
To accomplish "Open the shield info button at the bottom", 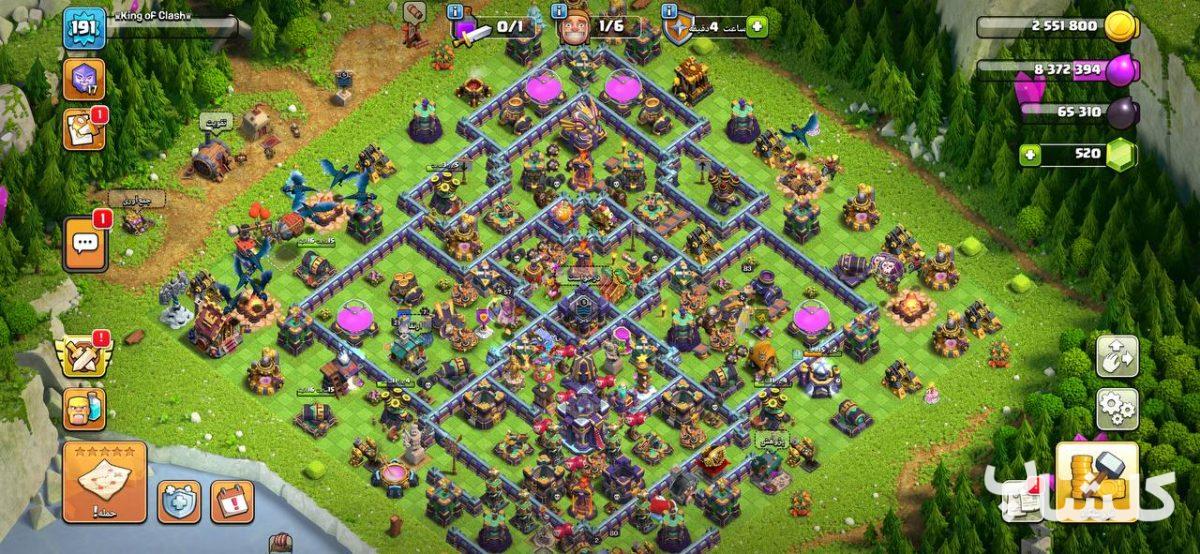I will (x=179, y=500).
